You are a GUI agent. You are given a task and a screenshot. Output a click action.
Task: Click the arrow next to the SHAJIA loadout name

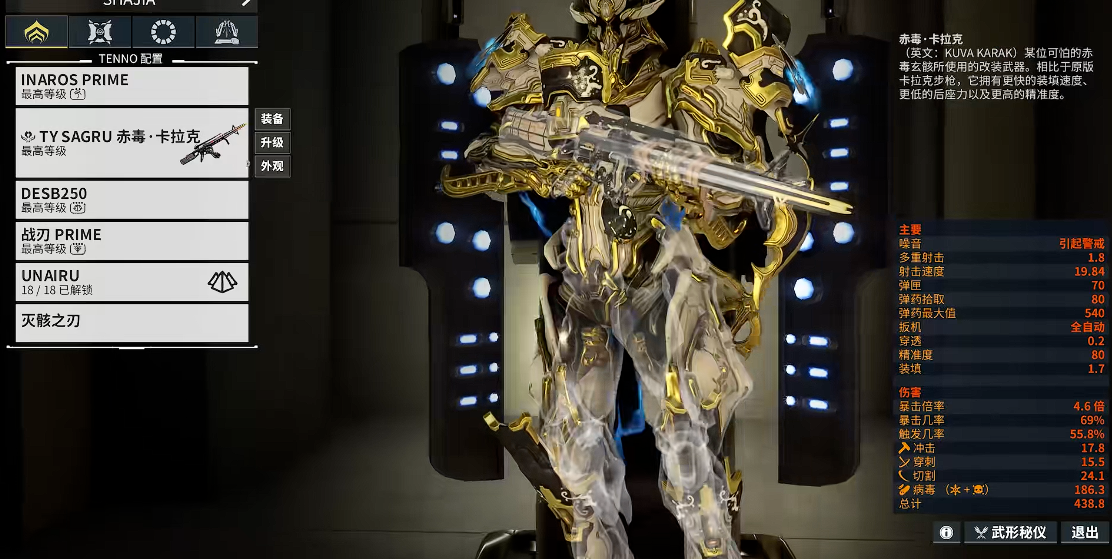(246, 3)
